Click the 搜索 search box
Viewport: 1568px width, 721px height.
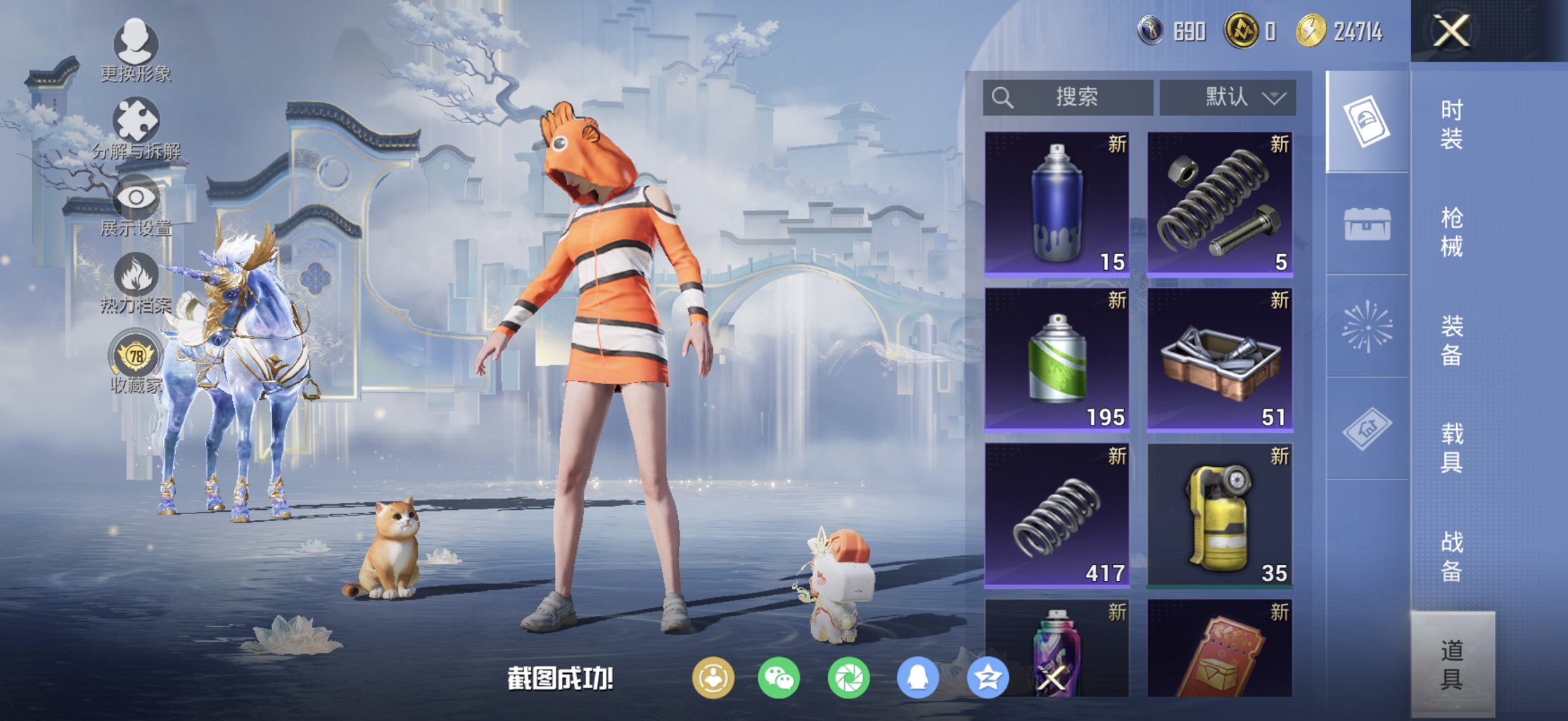(x=1067, y=97)
